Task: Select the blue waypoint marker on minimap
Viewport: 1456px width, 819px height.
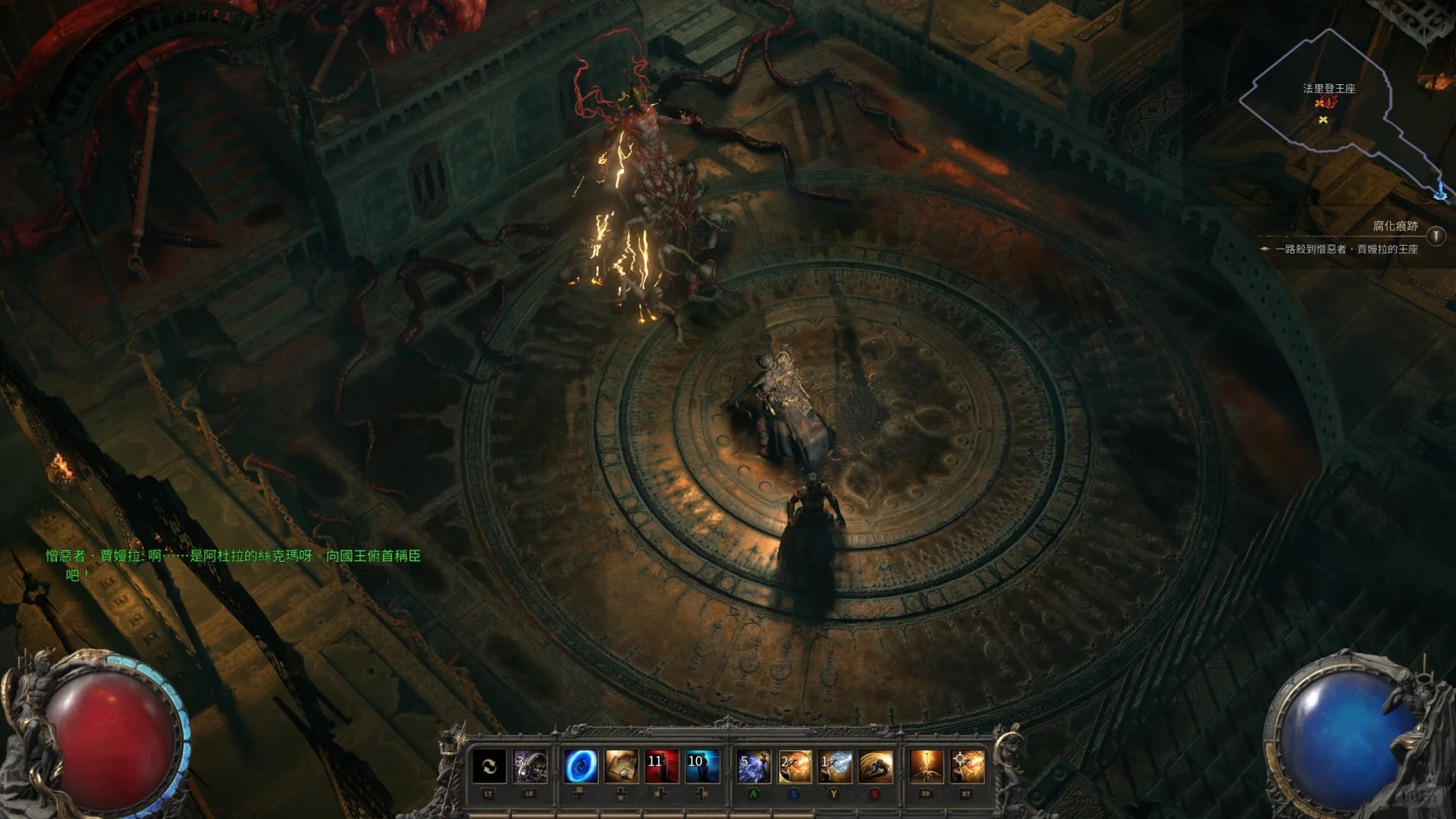Action: [x=1440, y=192]
